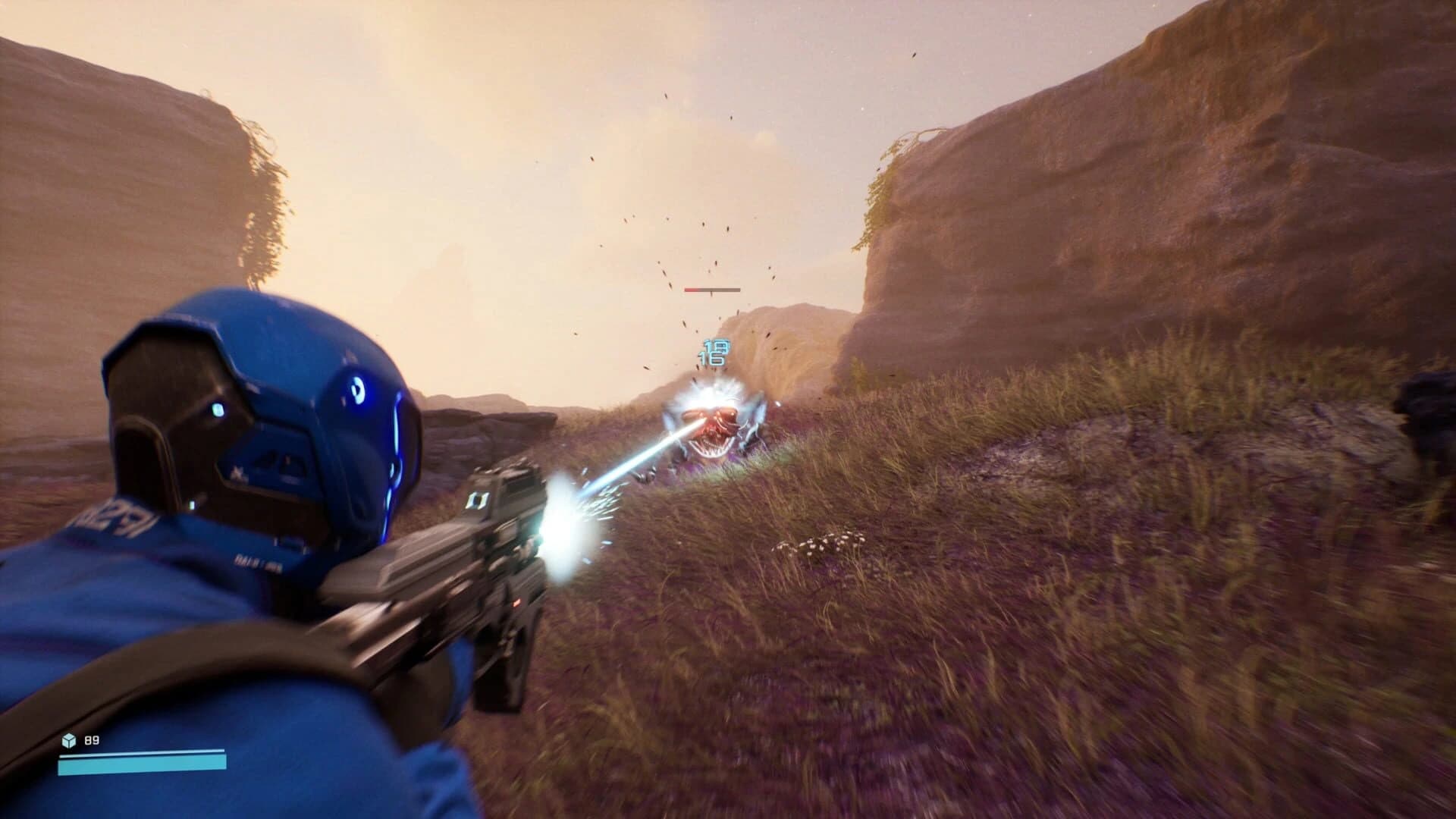The image size is (1456, 819).
Task: Click the number 18 hit marker
Action: tap(716, 345)
